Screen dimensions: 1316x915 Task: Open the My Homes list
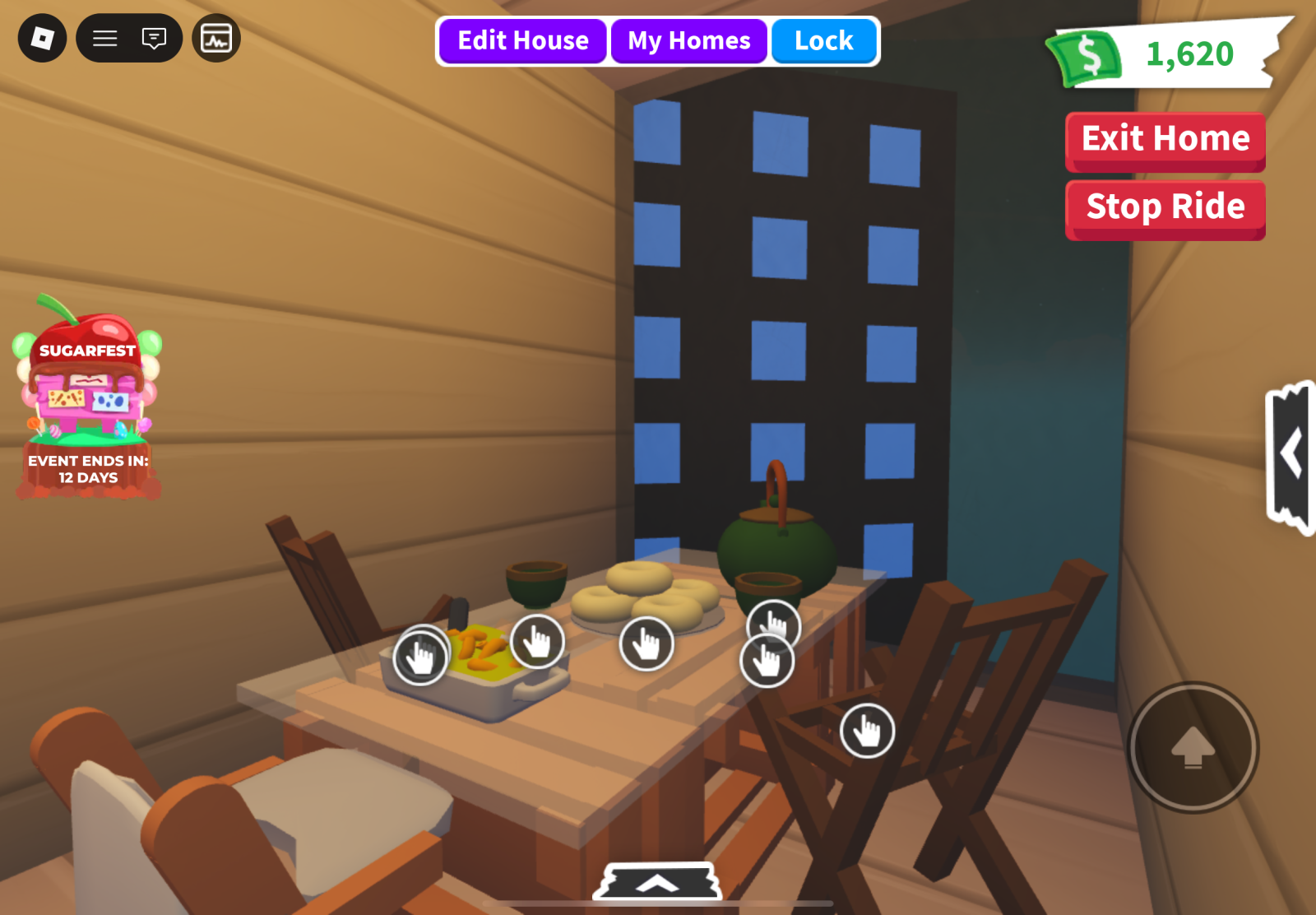[689, 41]
